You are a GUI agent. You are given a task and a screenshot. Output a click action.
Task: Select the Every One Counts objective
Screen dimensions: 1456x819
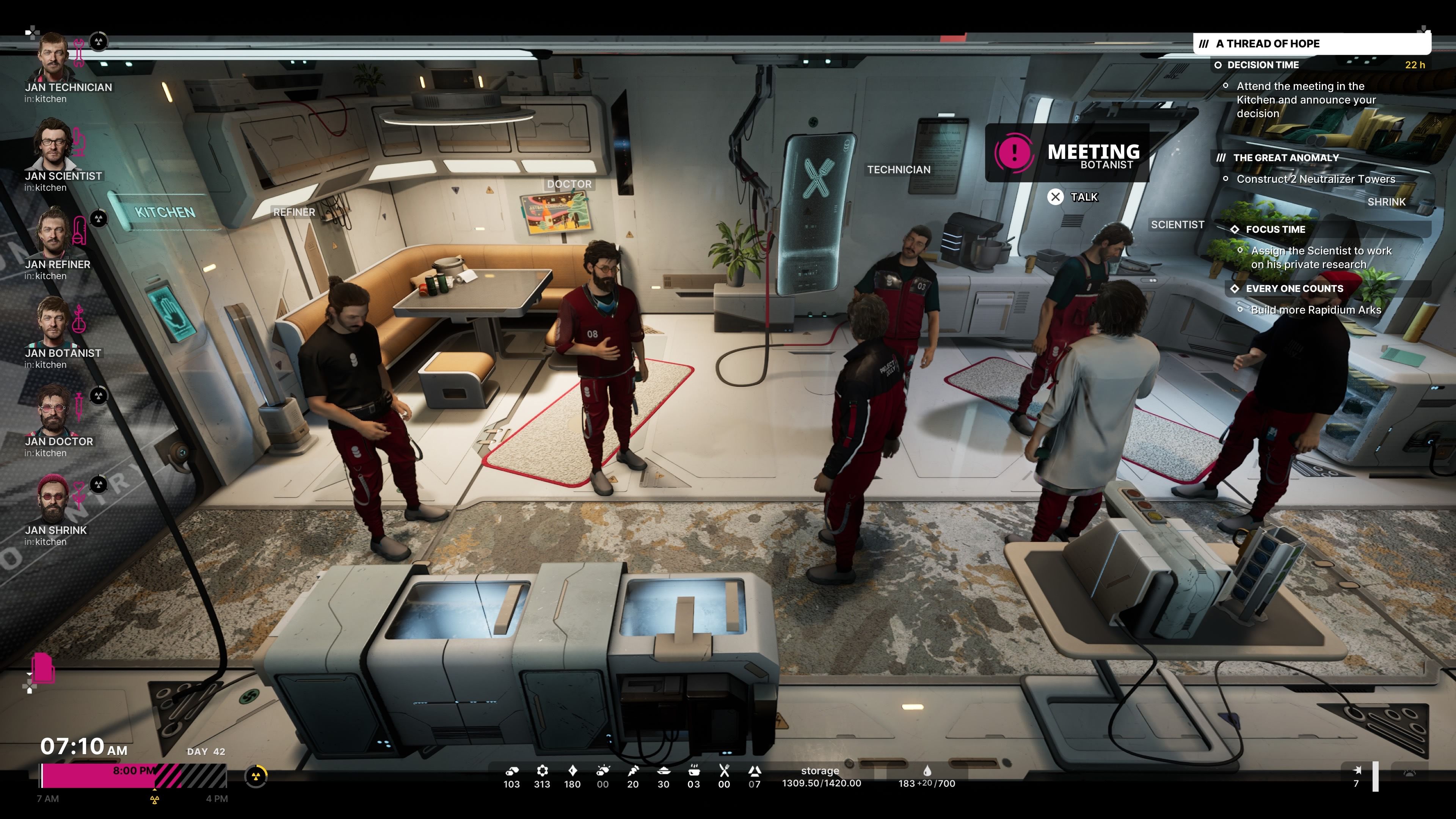click(x=1294, y=289)
